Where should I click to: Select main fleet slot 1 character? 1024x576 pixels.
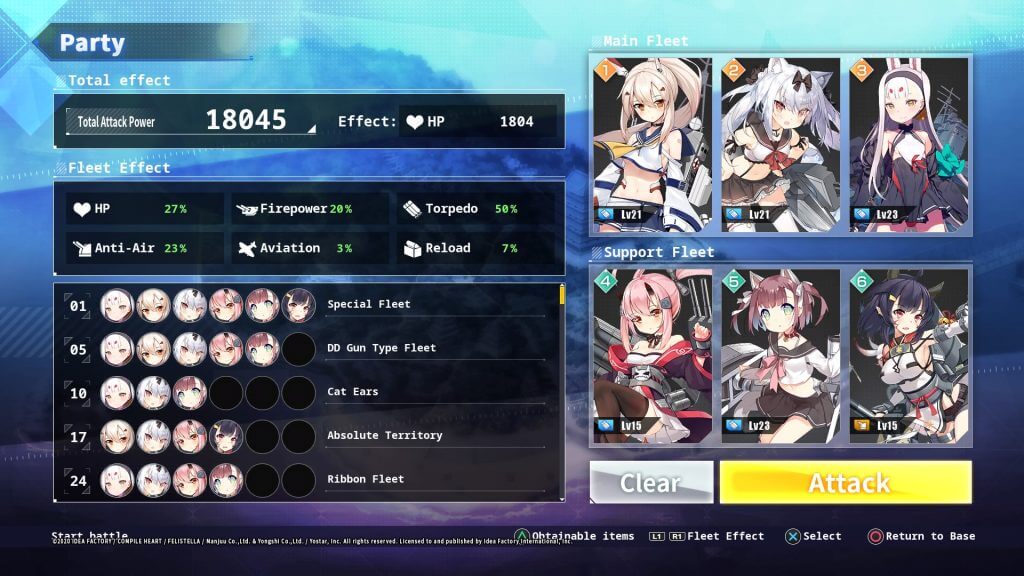pyautogui.click(x=653, y=145)
